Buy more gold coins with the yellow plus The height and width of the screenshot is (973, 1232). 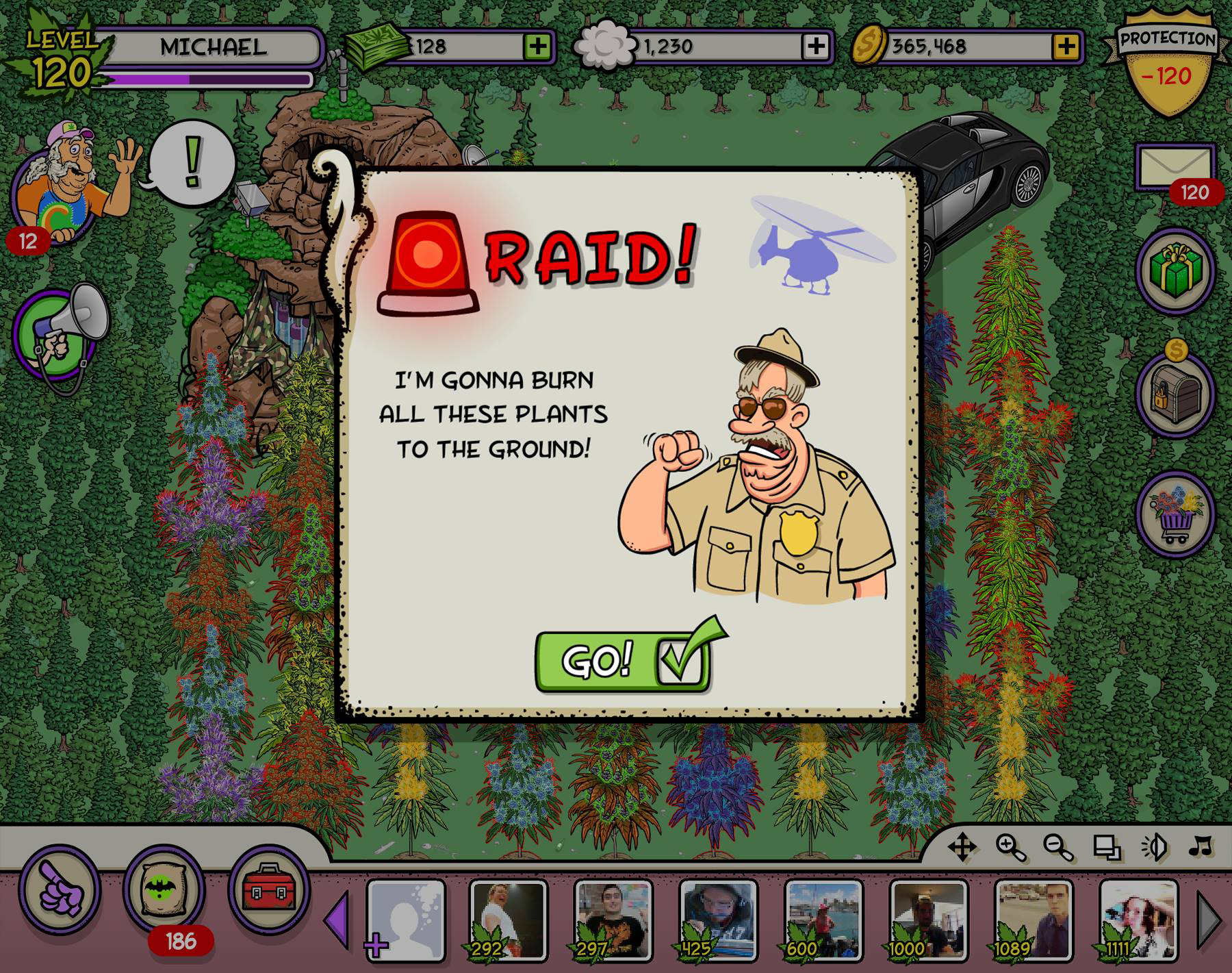click(1066, 47)
